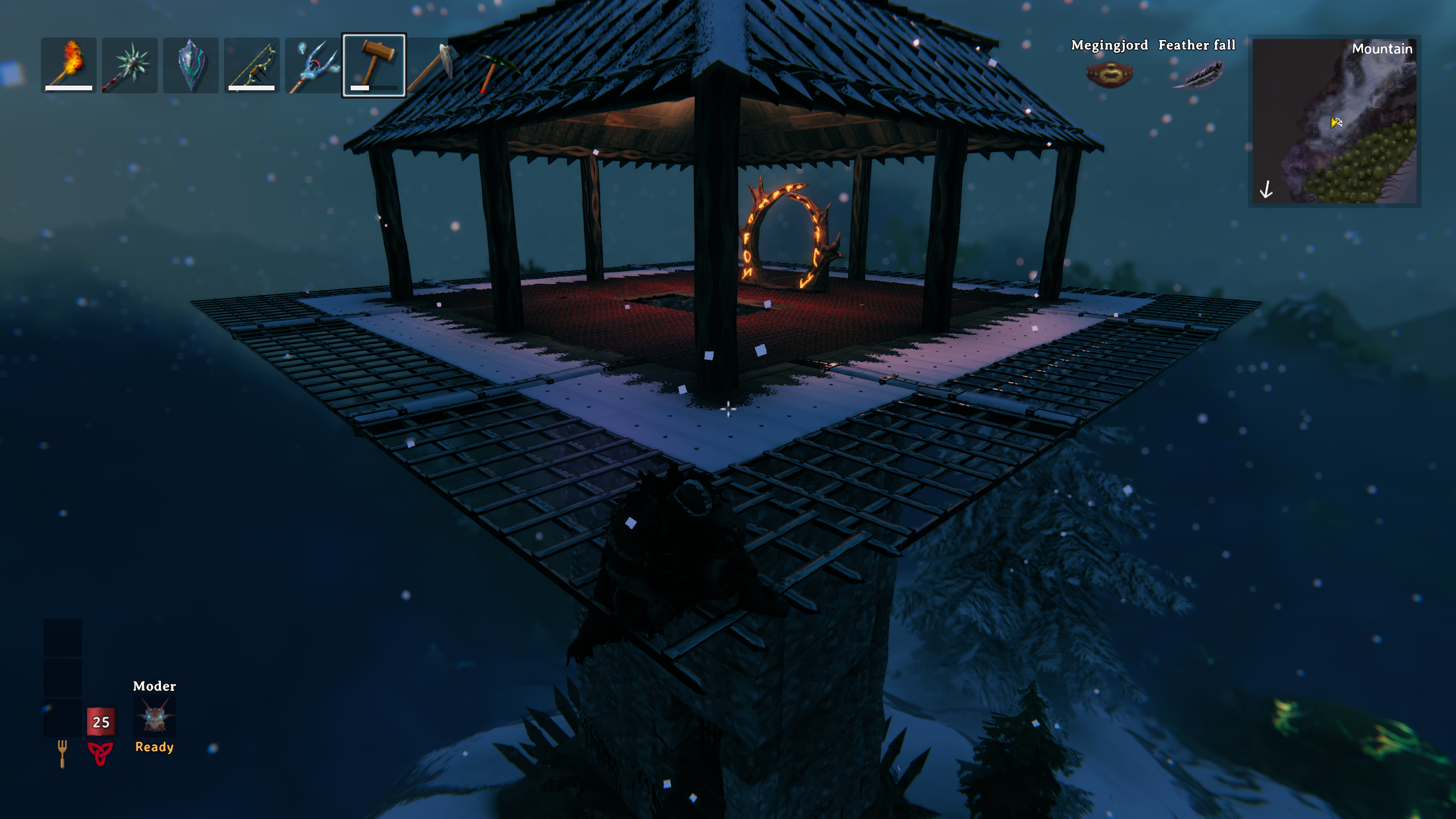Viewport: 1456px width, 819px height.
Task: Open the Mountain minimap
Action: click(x=1334, y=121)
